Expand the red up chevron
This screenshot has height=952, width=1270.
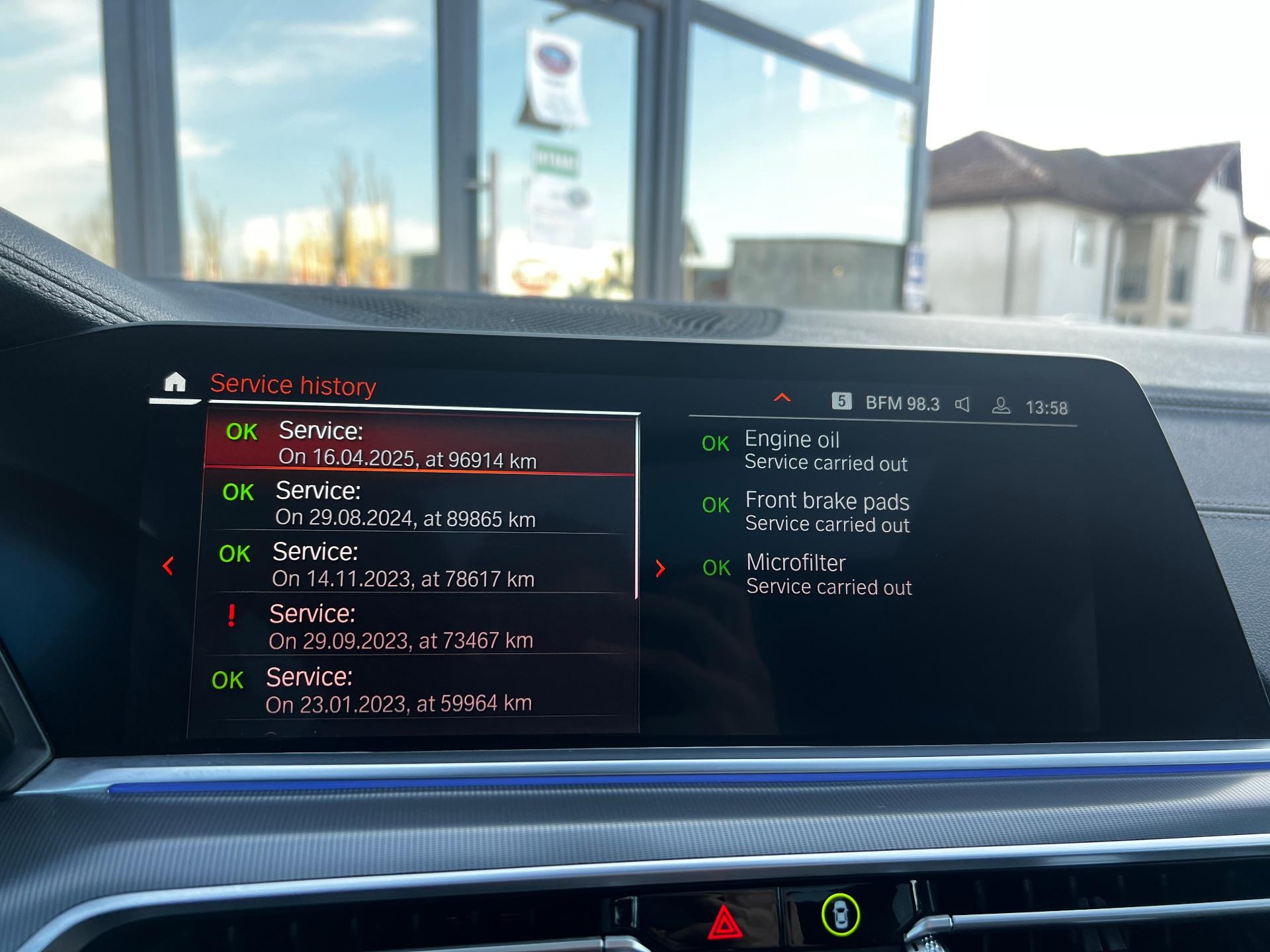click(783, 397)
